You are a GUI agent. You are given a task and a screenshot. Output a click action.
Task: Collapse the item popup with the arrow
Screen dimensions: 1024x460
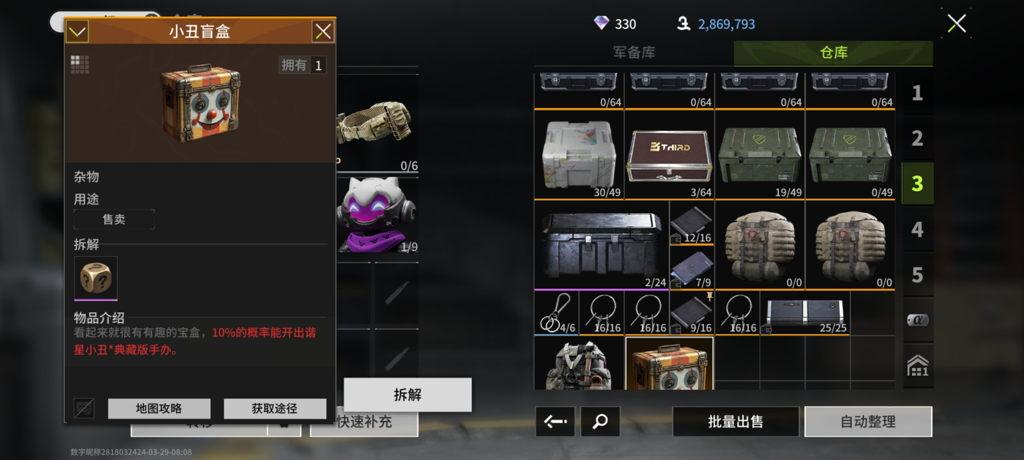77,32
